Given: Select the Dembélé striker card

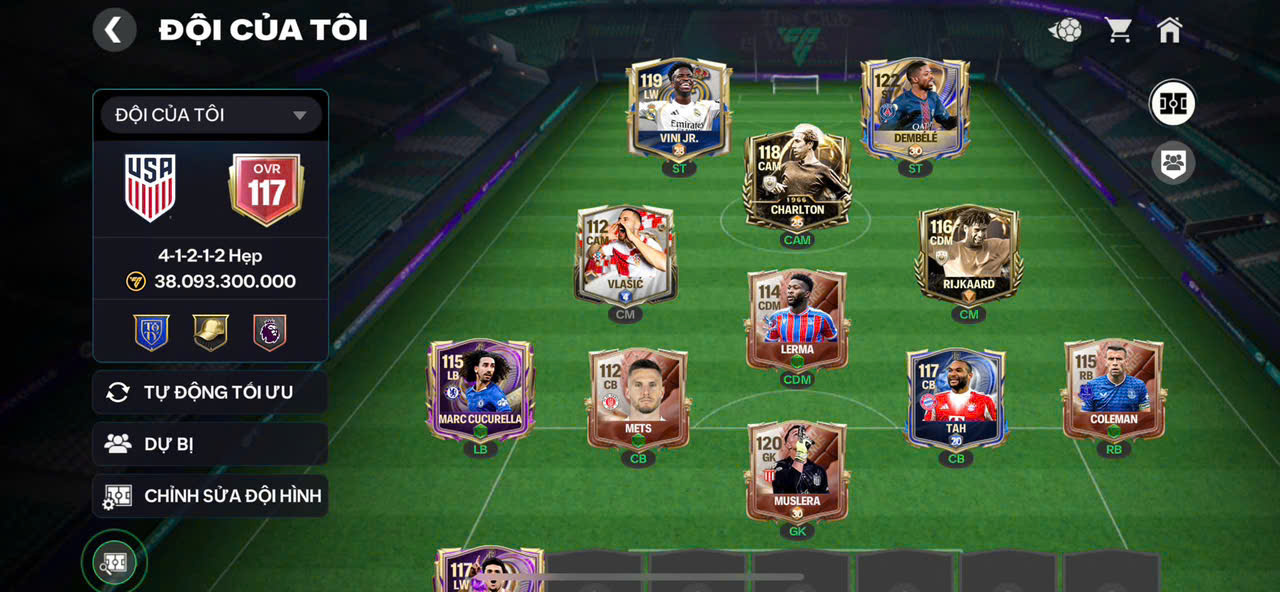Looking at the screenshot, I should [915, 108].
